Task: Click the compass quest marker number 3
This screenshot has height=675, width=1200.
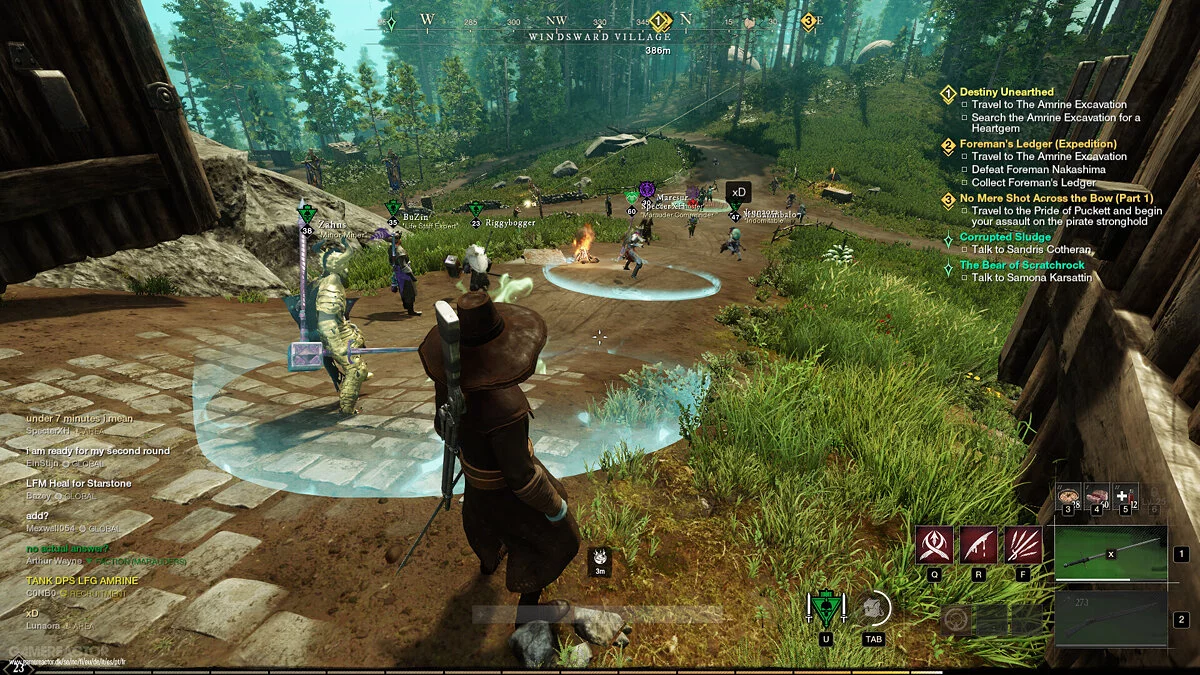Action: coord(809,20)
